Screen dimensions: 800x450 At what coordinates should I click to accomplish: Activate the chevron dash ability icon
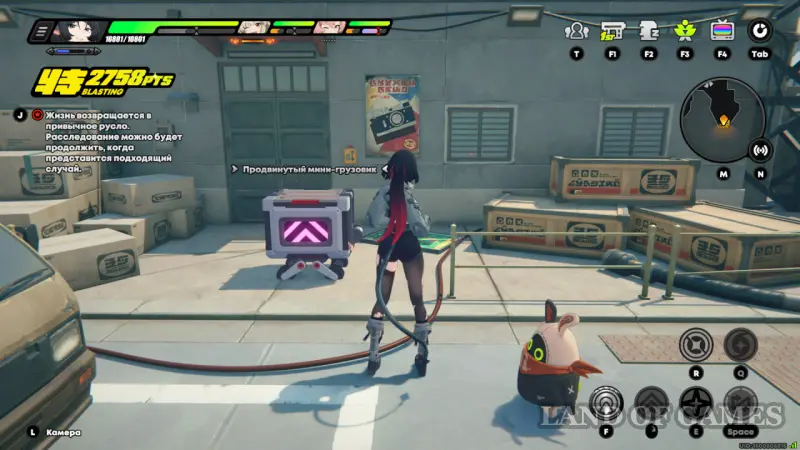651,404
